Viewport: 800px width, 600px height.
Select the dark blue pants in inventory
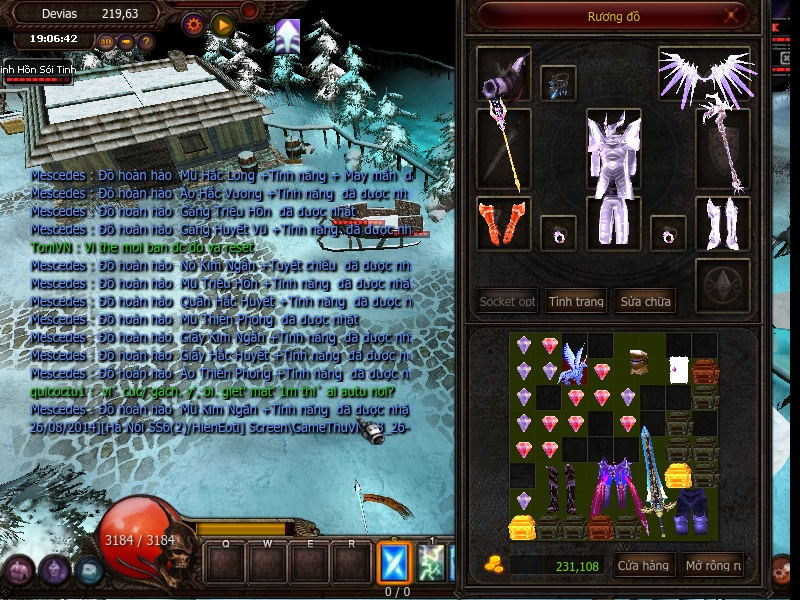click(x=692, y=508)
